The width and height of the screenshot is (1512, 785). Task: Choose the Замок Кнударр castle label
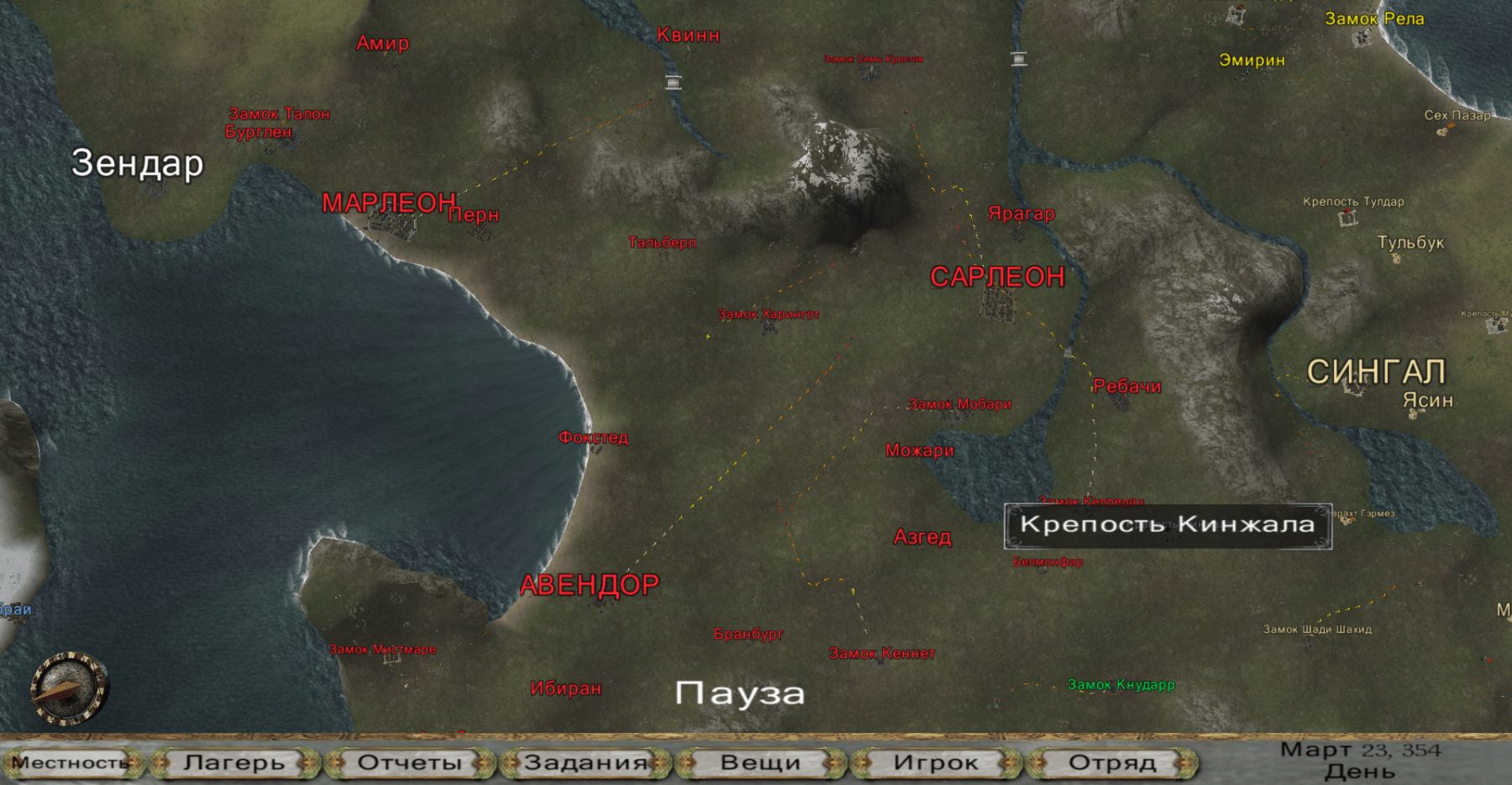tap(1121, 685)
